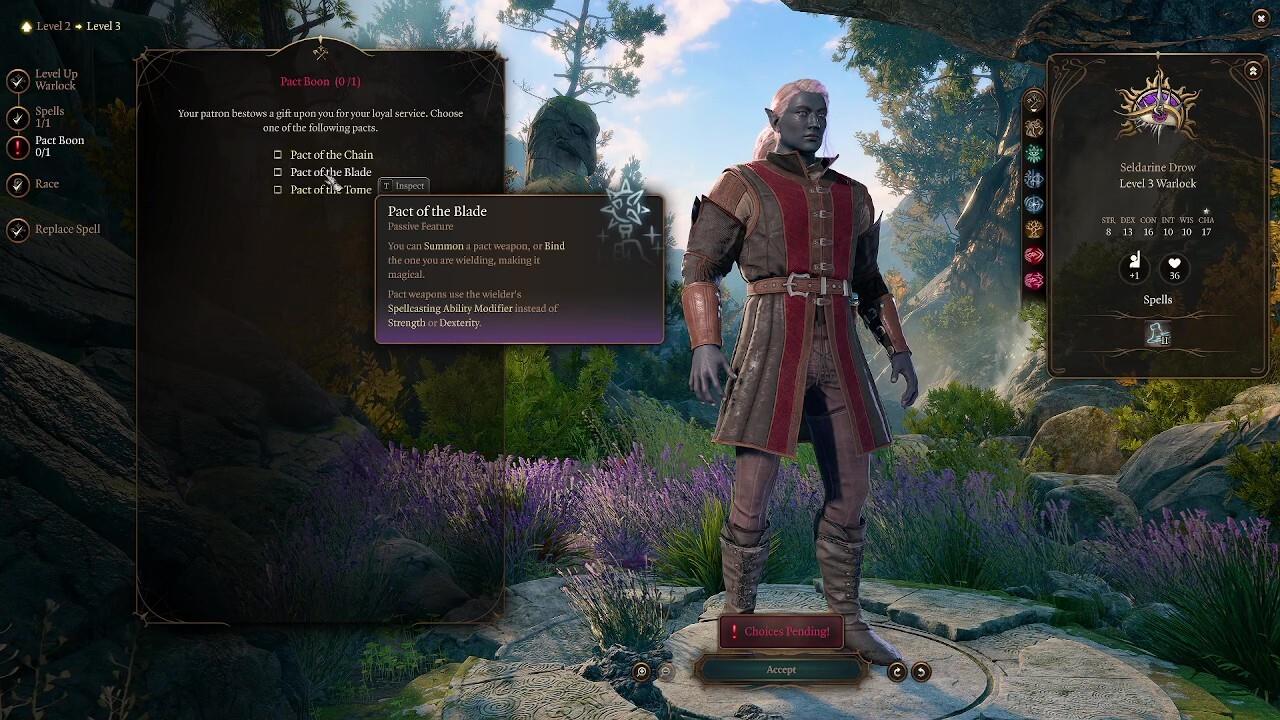The image size is (1280, 720).
Task: Zoom out from the character model
Action: coord(665,672)
